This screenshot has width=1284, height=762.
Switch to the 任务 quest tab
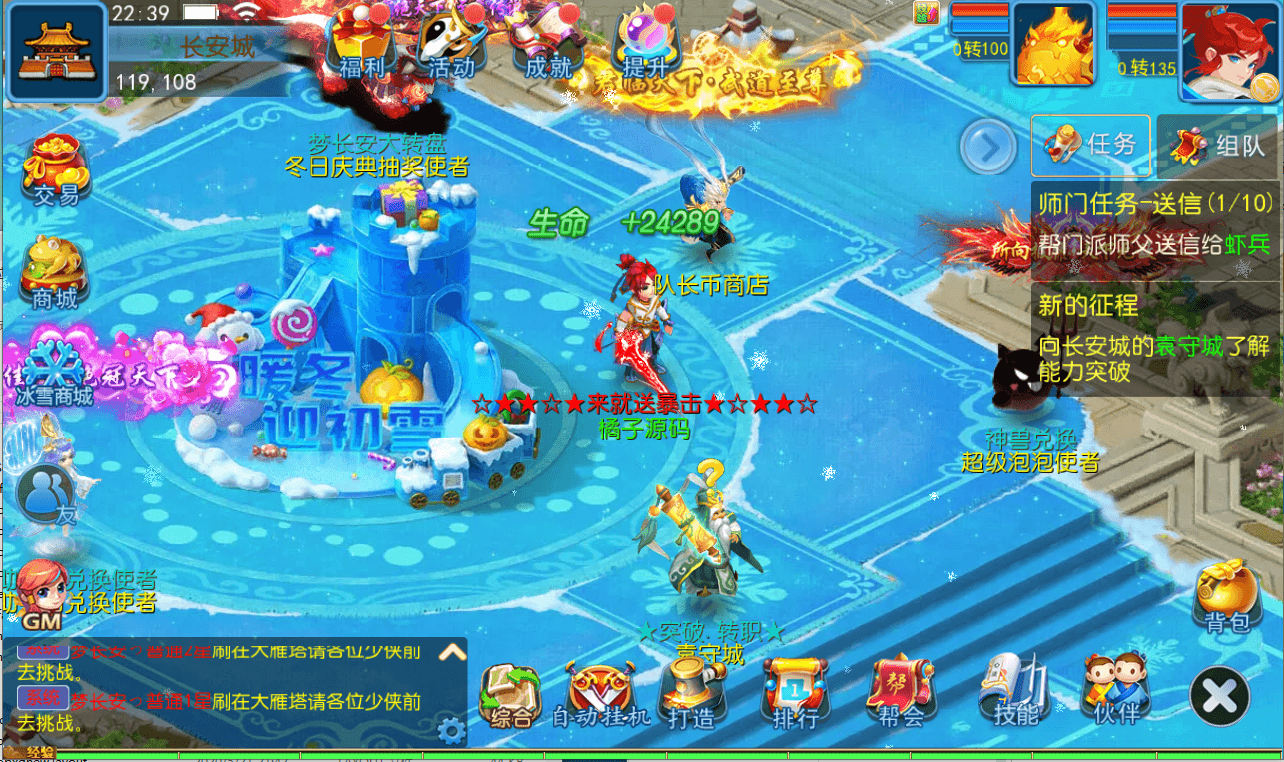tap(1090, 145)
